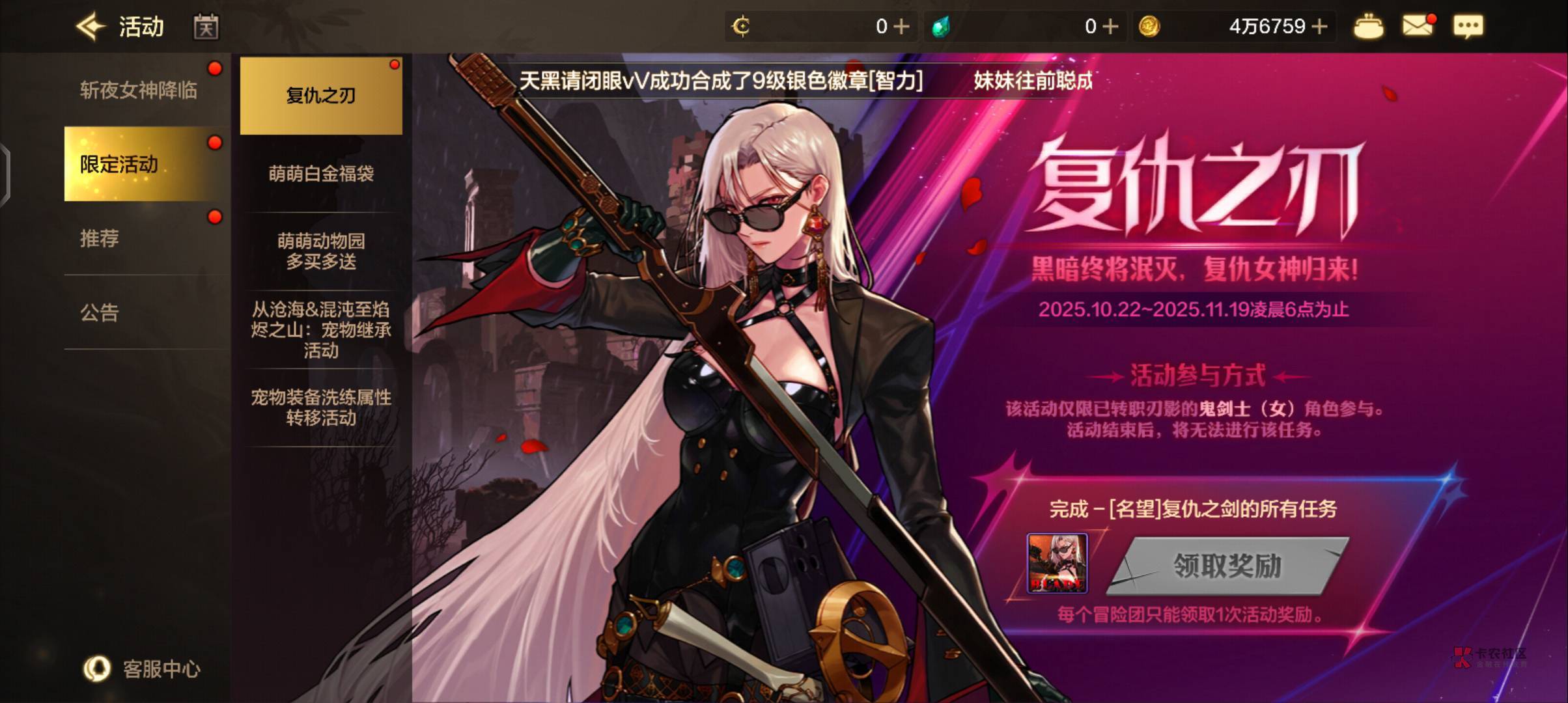Open the calendar icon beside 活动
Screen dimensions: 1568x703
206,27
